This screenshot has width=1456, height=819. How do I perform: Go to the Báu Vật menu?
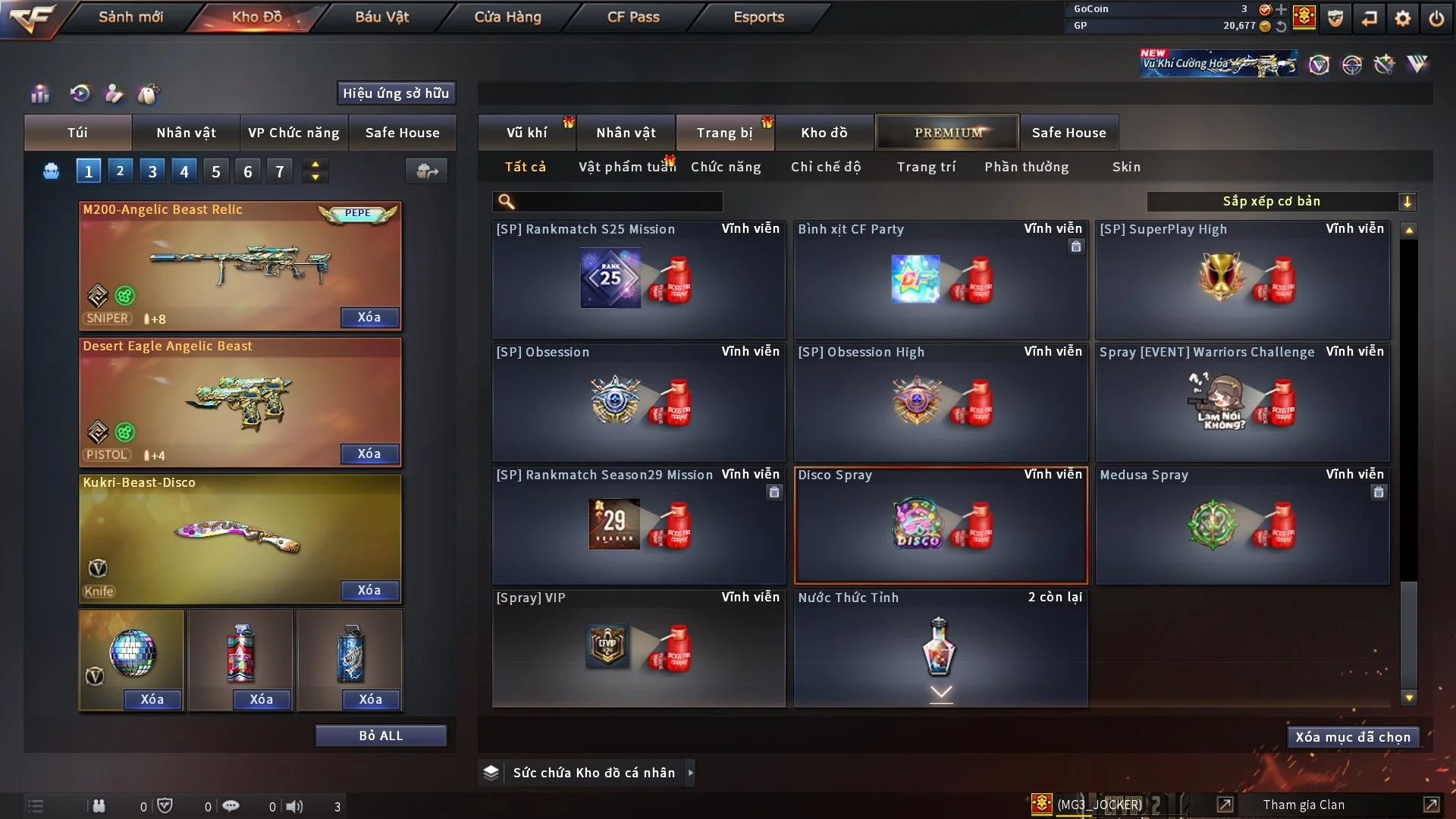pos(381,17)
